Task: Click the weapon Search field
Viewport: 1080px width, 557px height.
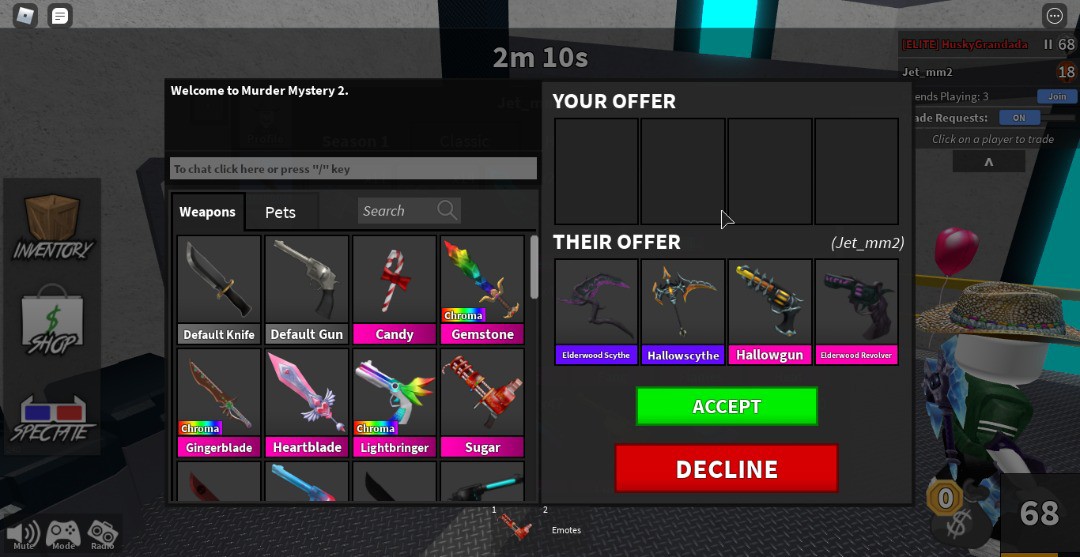Action: tap(397, 211)
